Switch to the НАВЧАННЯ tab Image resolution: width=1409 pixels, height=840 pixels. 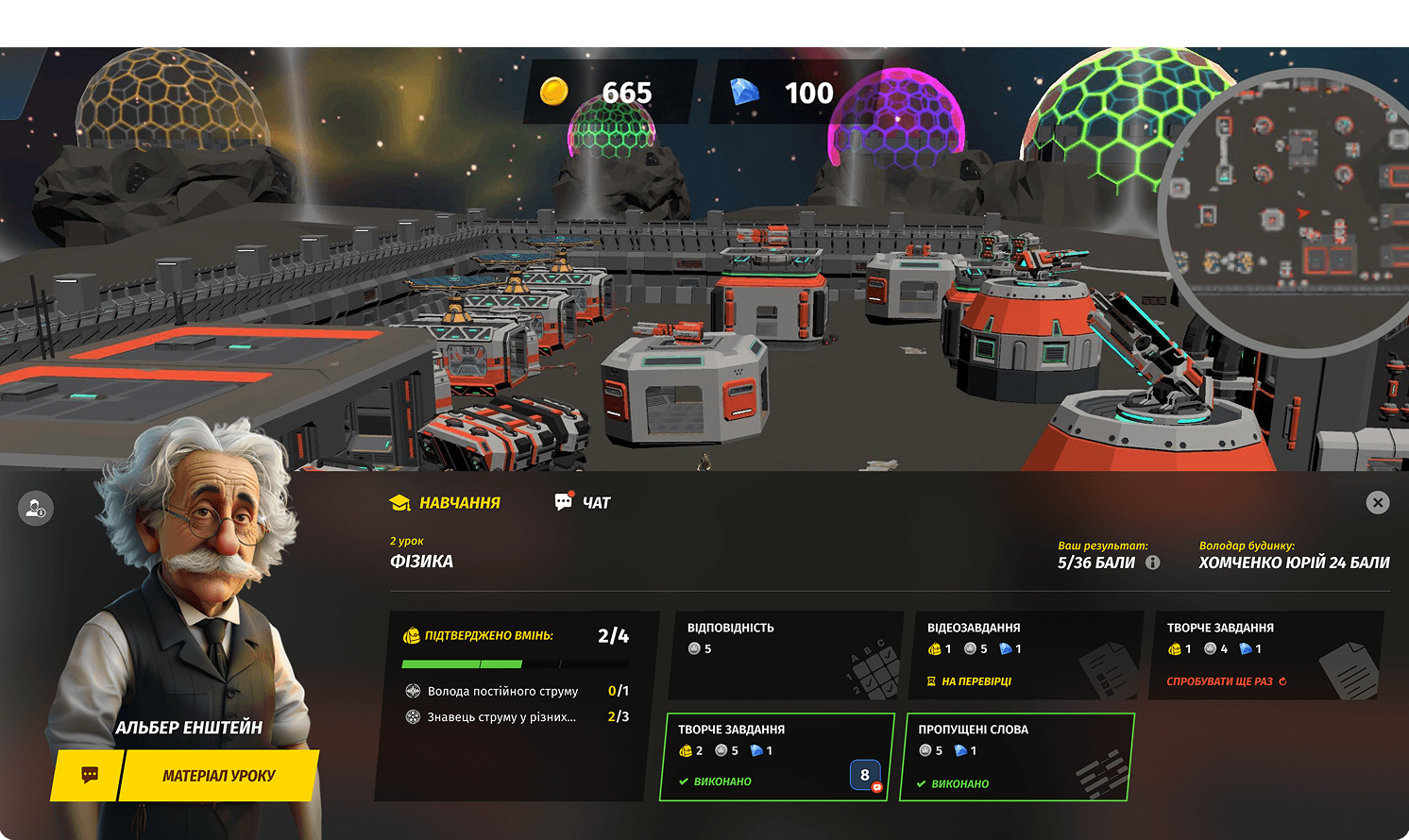(446, 503)
